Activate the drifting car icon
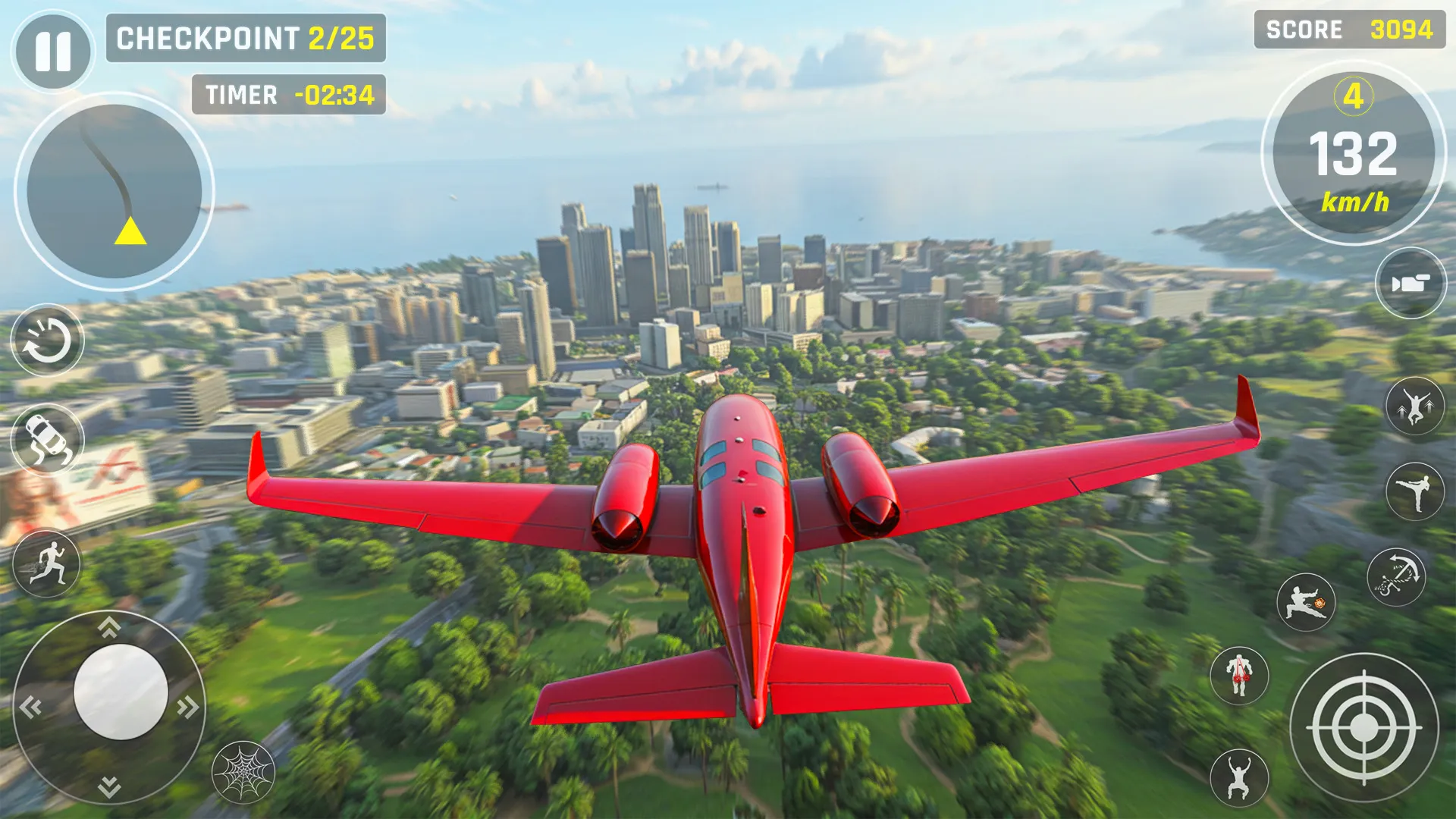Screen dimensions: 1456x819 [x=48, y=440]
